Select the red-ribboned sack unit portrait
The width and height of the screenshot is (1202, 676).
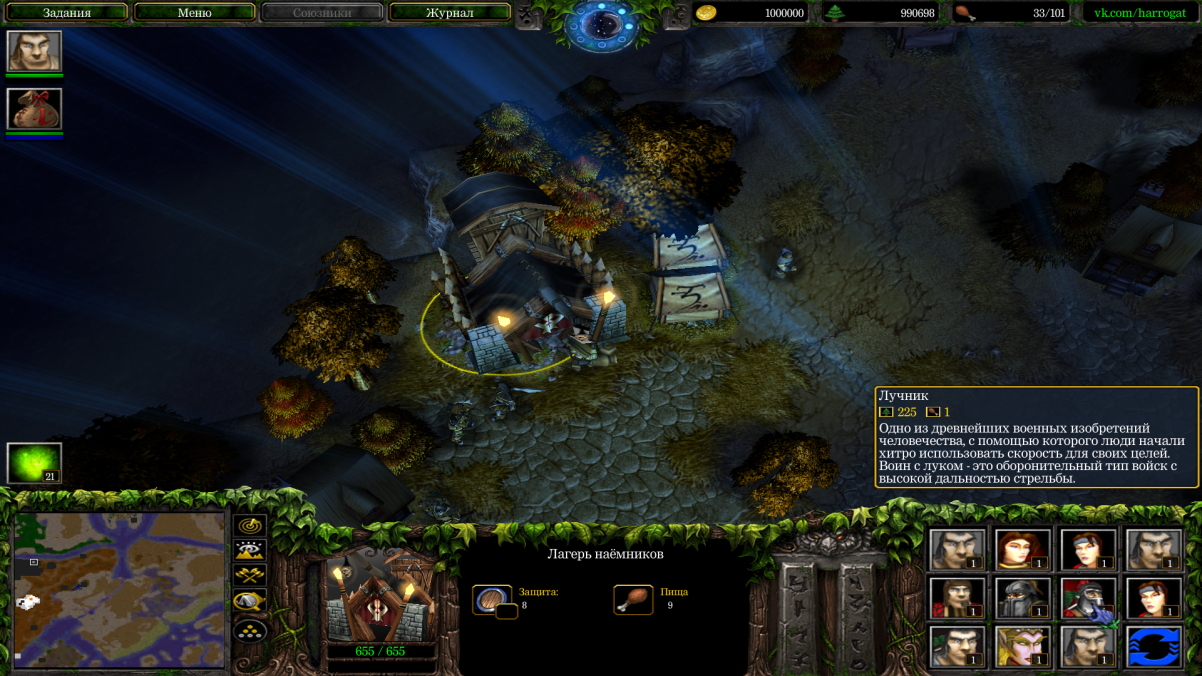34,109
